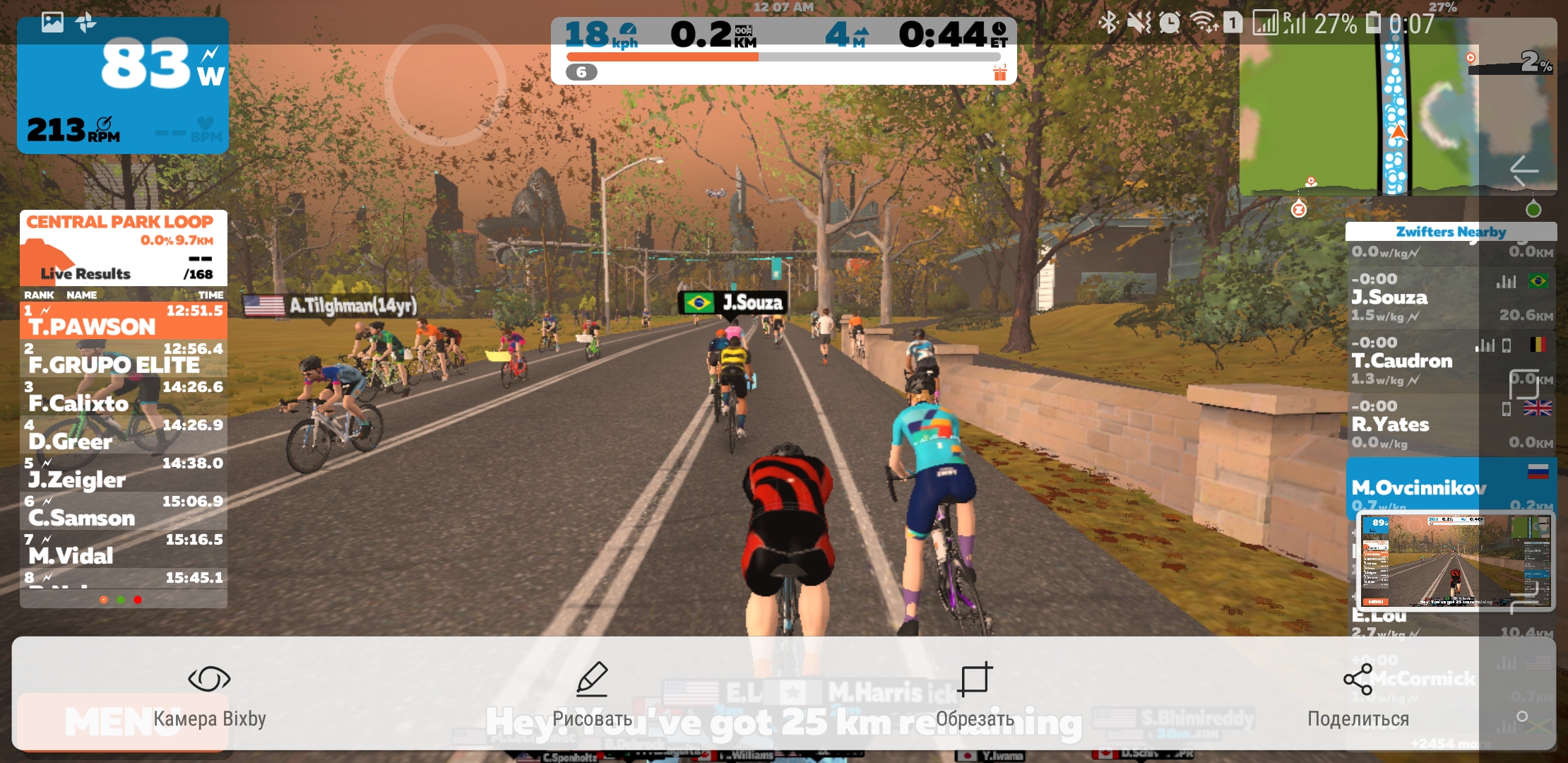Tap the back arrow beside the minimap
Screen dimensions: 1568x763
coord(1524,170)
